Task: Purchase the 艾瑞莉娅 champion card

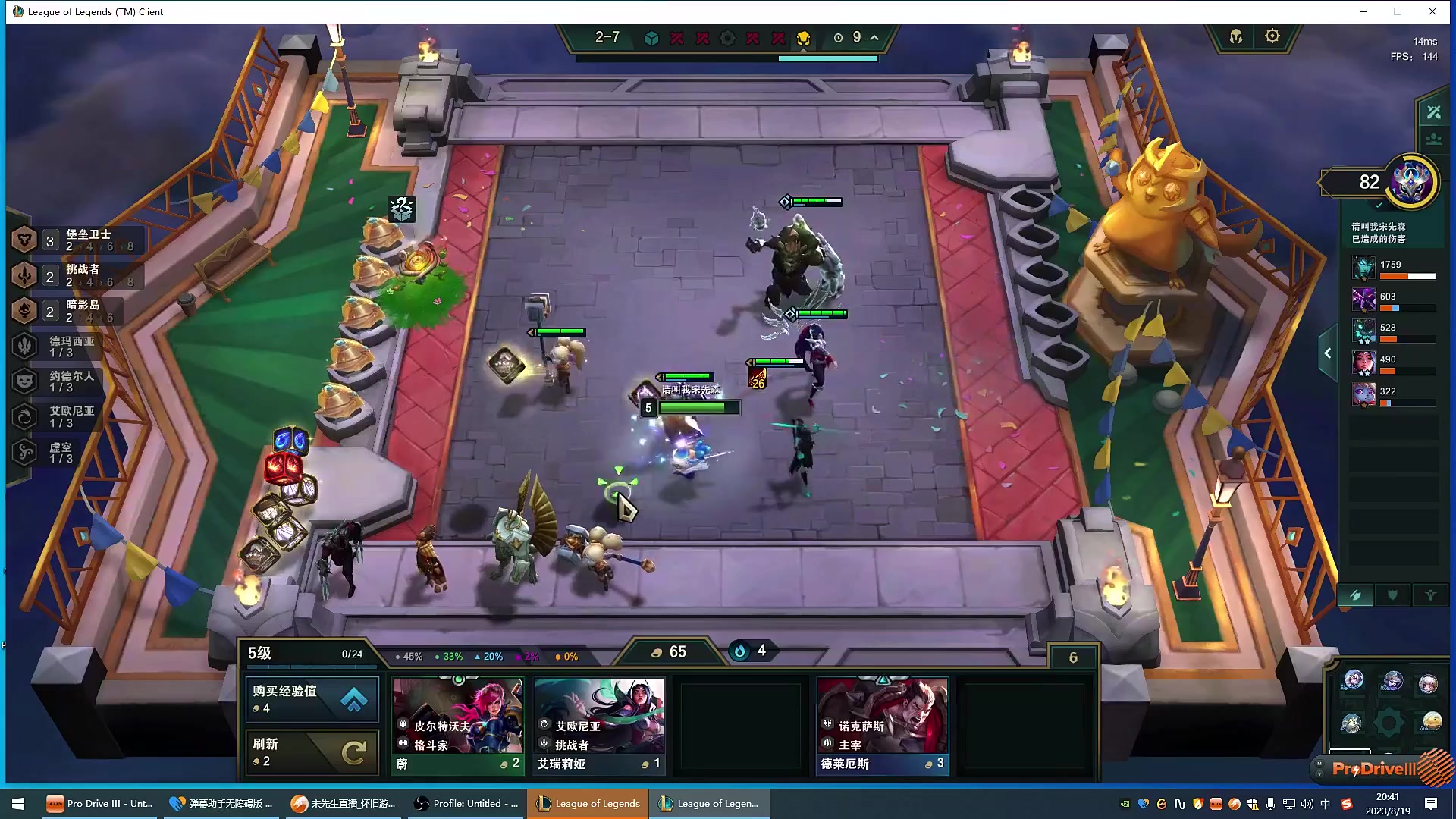Action: pos(599,726)
